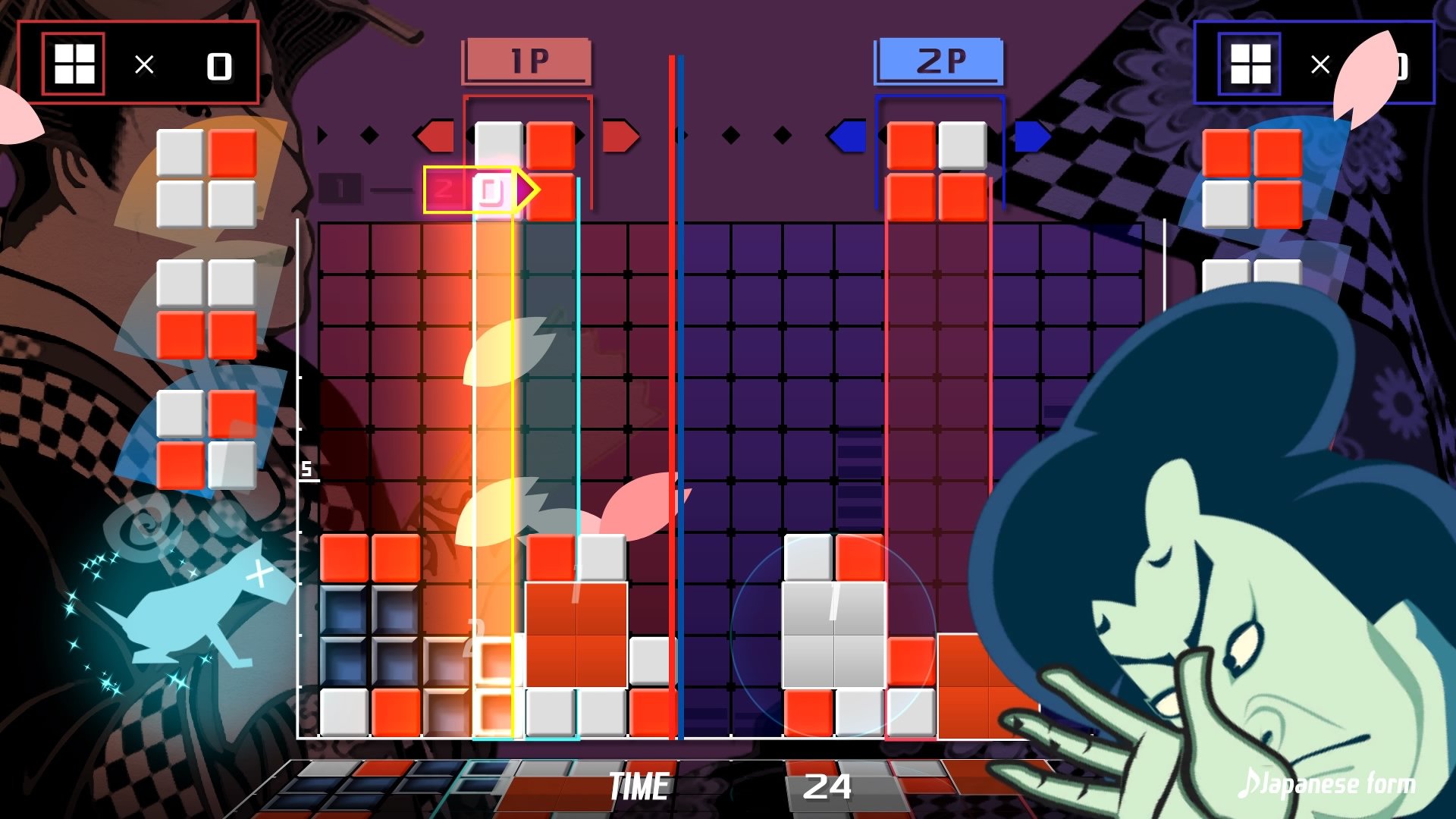Select the 1P player nameplate

[x=529, y=60]
